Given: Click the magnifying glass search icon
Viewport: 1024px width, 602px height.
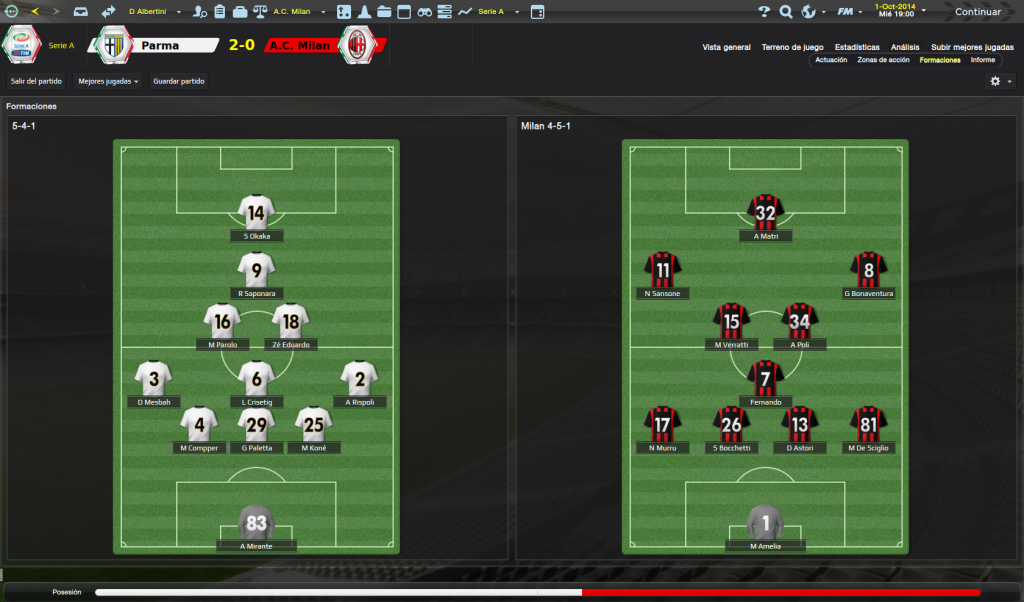Looking at the screenshot, I should click(x=786, y=12).
